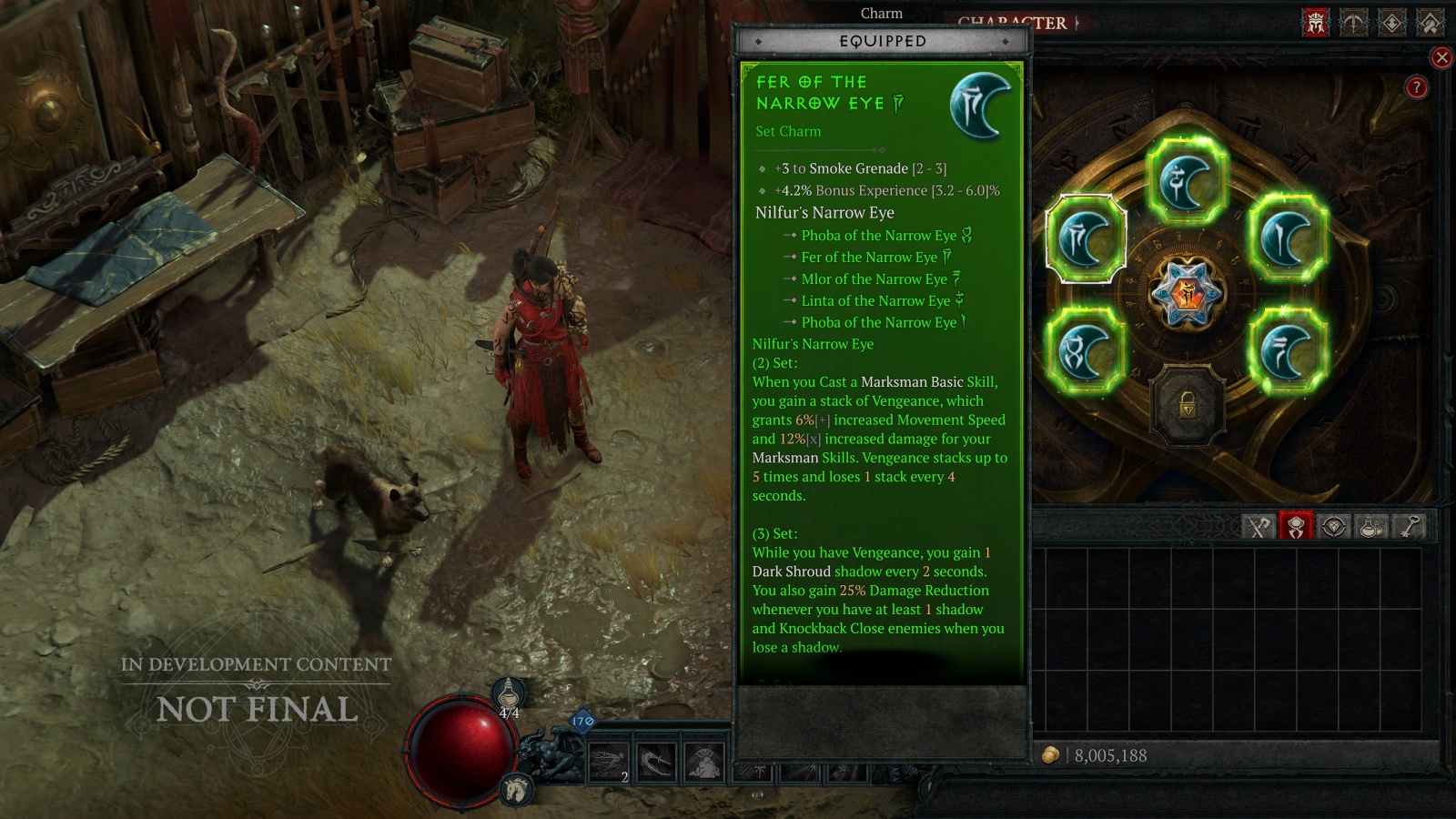Activate the Dash skill on the hotbar
The height and width of the screenshot is (819, 1456).
click(607, 763)
